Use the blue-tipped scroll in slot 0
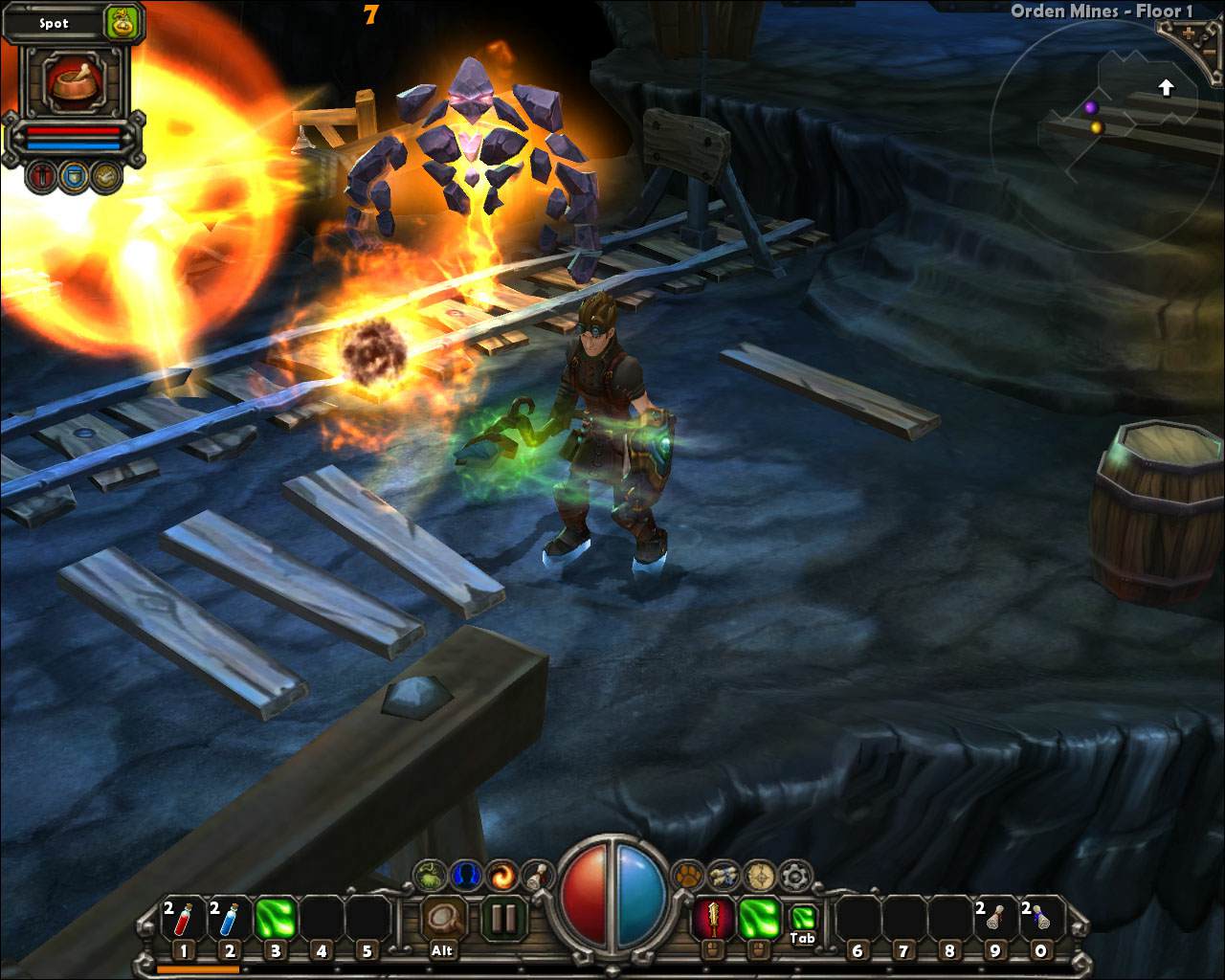The width and height of the screenshot is (1225, 980). (1040, 921)
